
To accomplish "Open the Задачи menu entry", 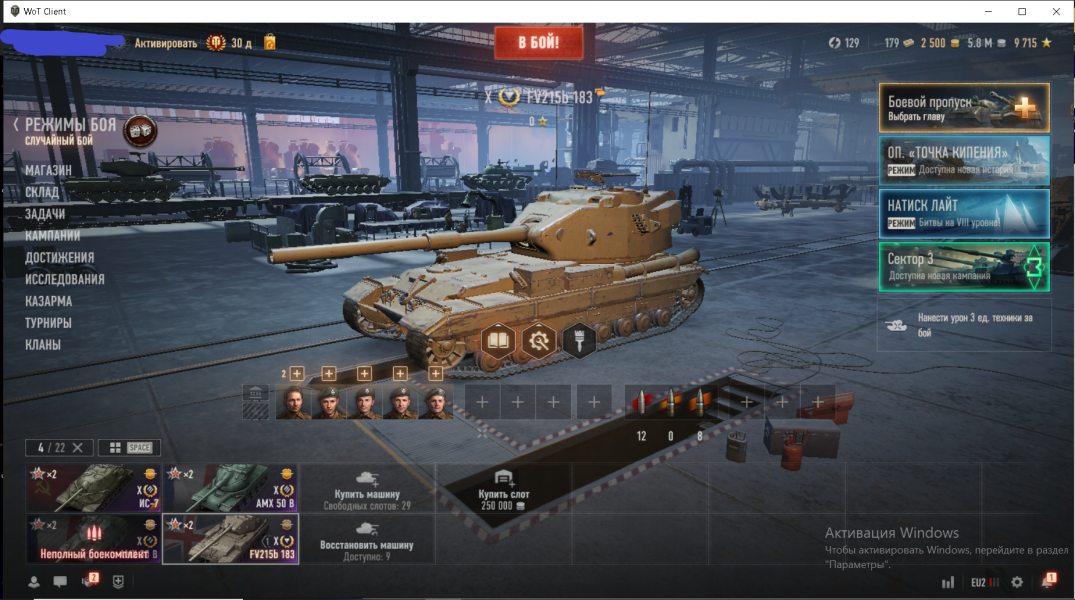I will tap(45, 214).
